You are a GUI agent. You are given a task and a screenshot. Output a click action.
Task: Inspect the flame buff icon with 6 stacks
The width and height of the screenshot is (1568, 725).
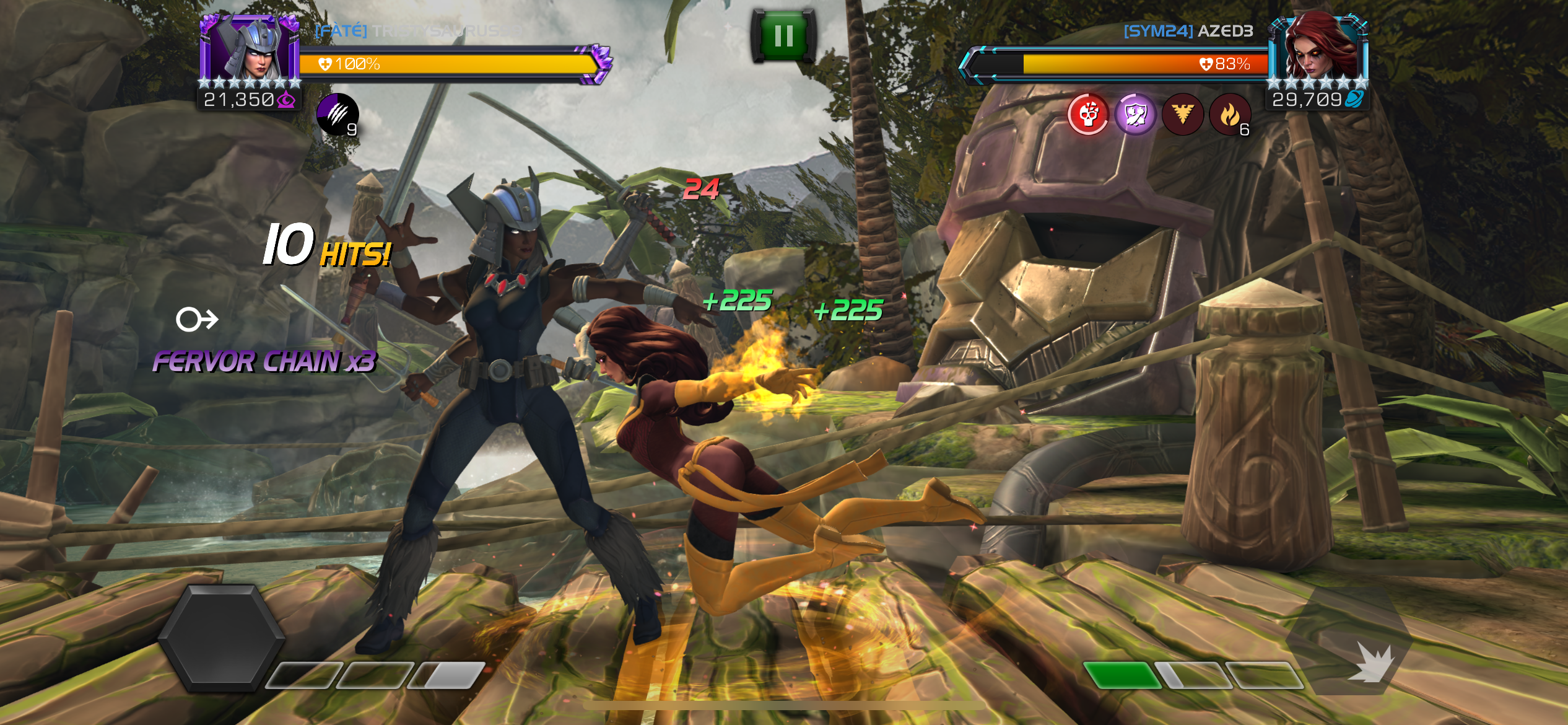point(1230,114)
